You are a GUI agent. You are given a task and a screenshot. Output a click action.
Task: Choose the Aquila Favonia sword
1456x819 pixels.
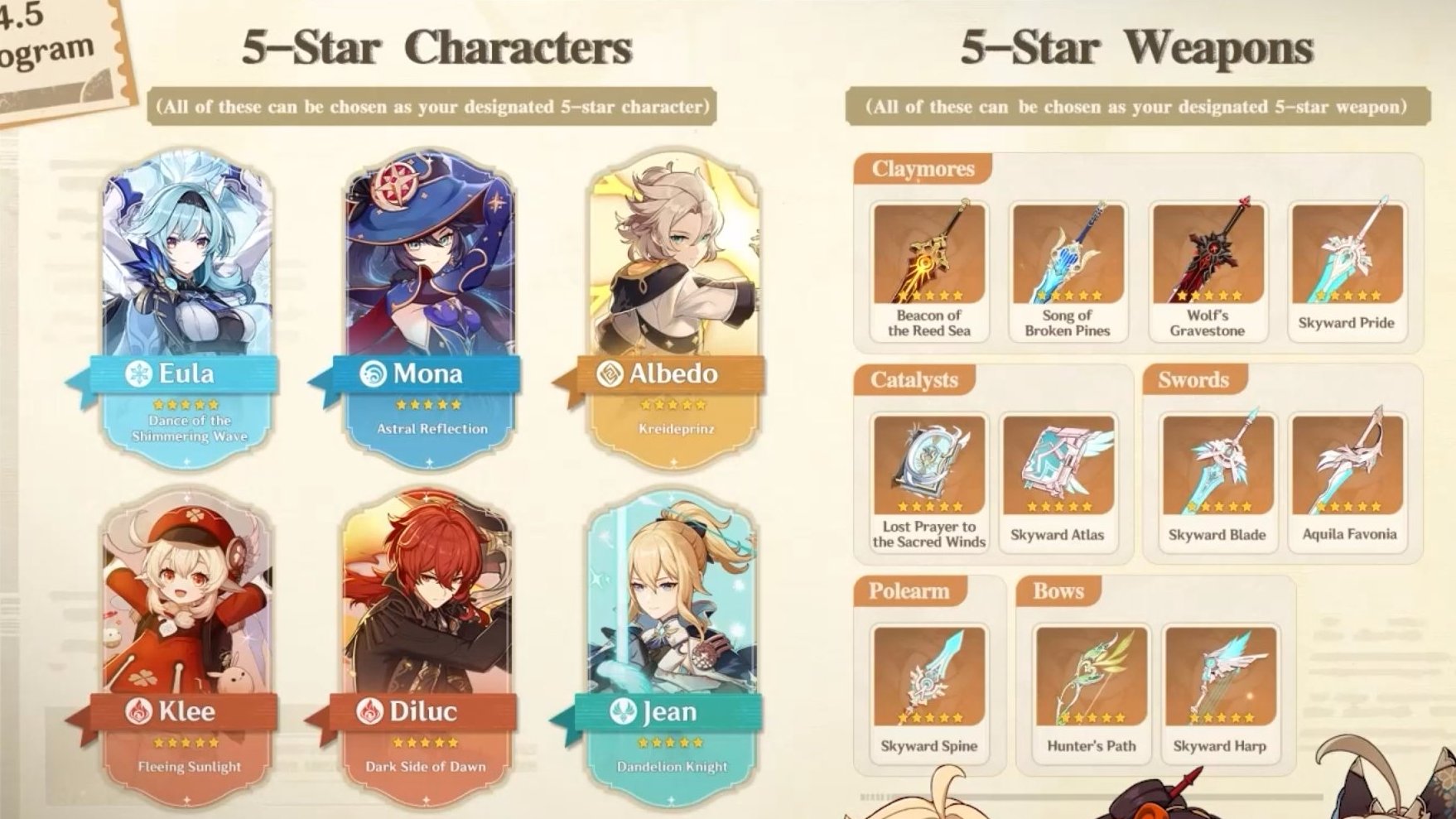pos(1348,480)
